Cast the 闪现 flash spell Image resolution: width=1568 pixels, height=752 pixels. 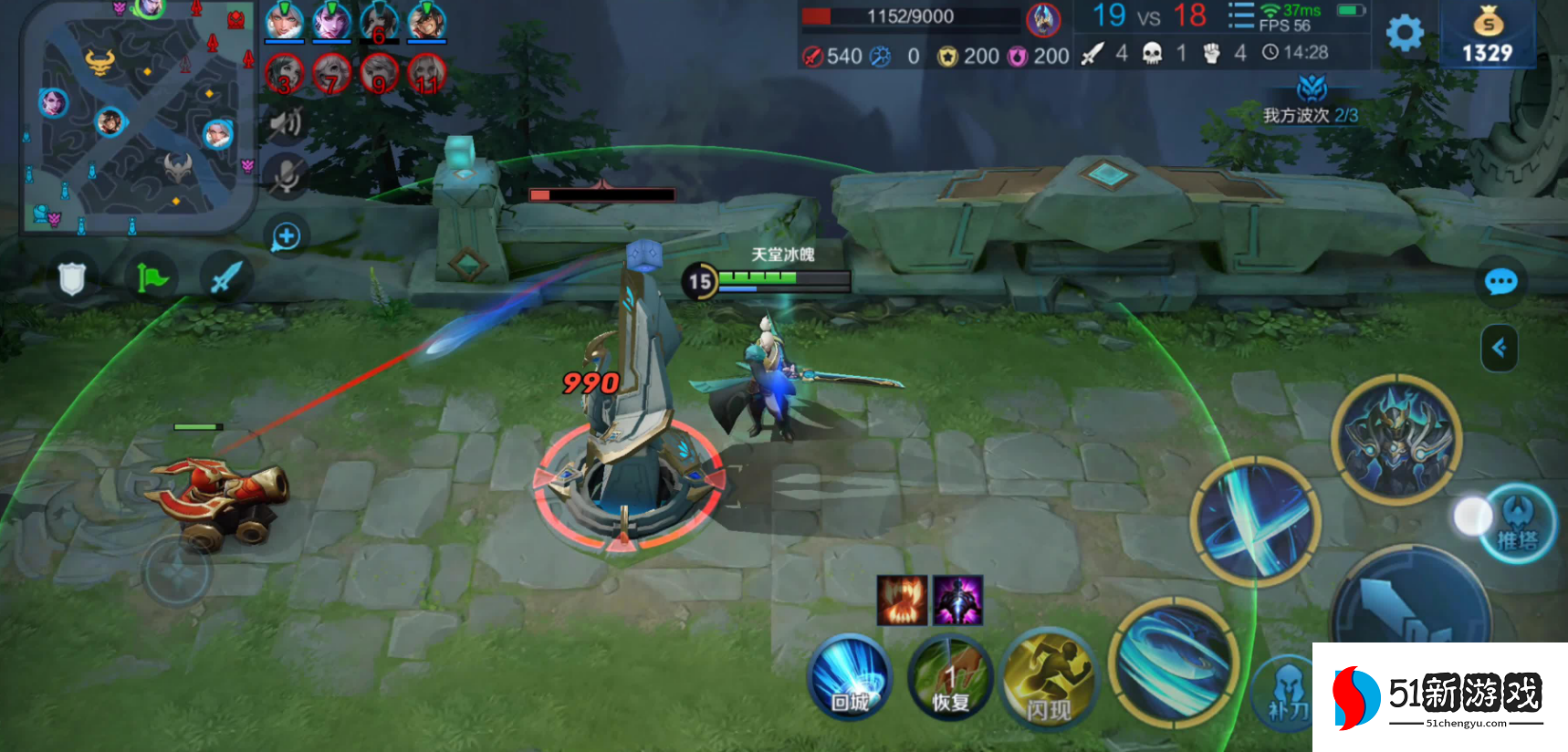point(1049,679)
